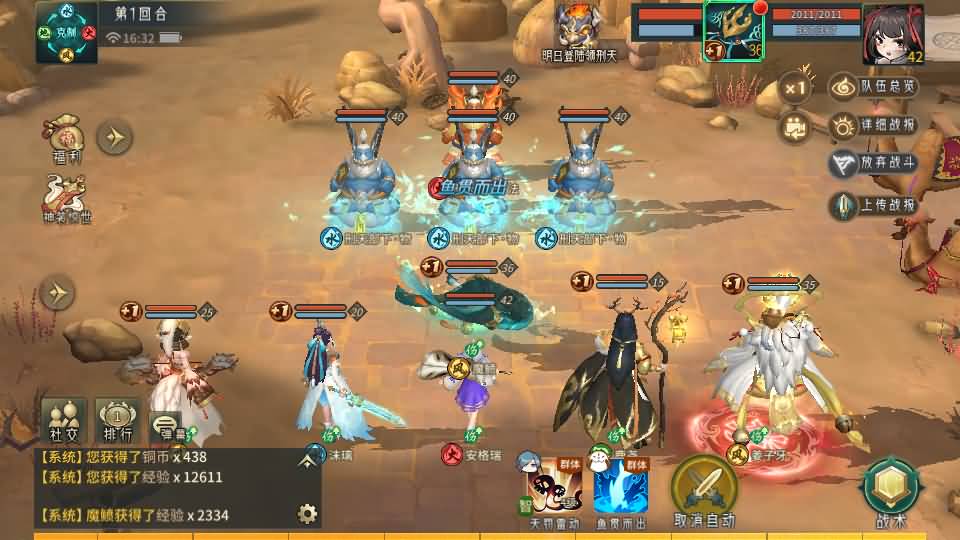Select the player avatar portrait level 42
The width and height of the screenshot is (960, 540).
(x=892, y=33)
